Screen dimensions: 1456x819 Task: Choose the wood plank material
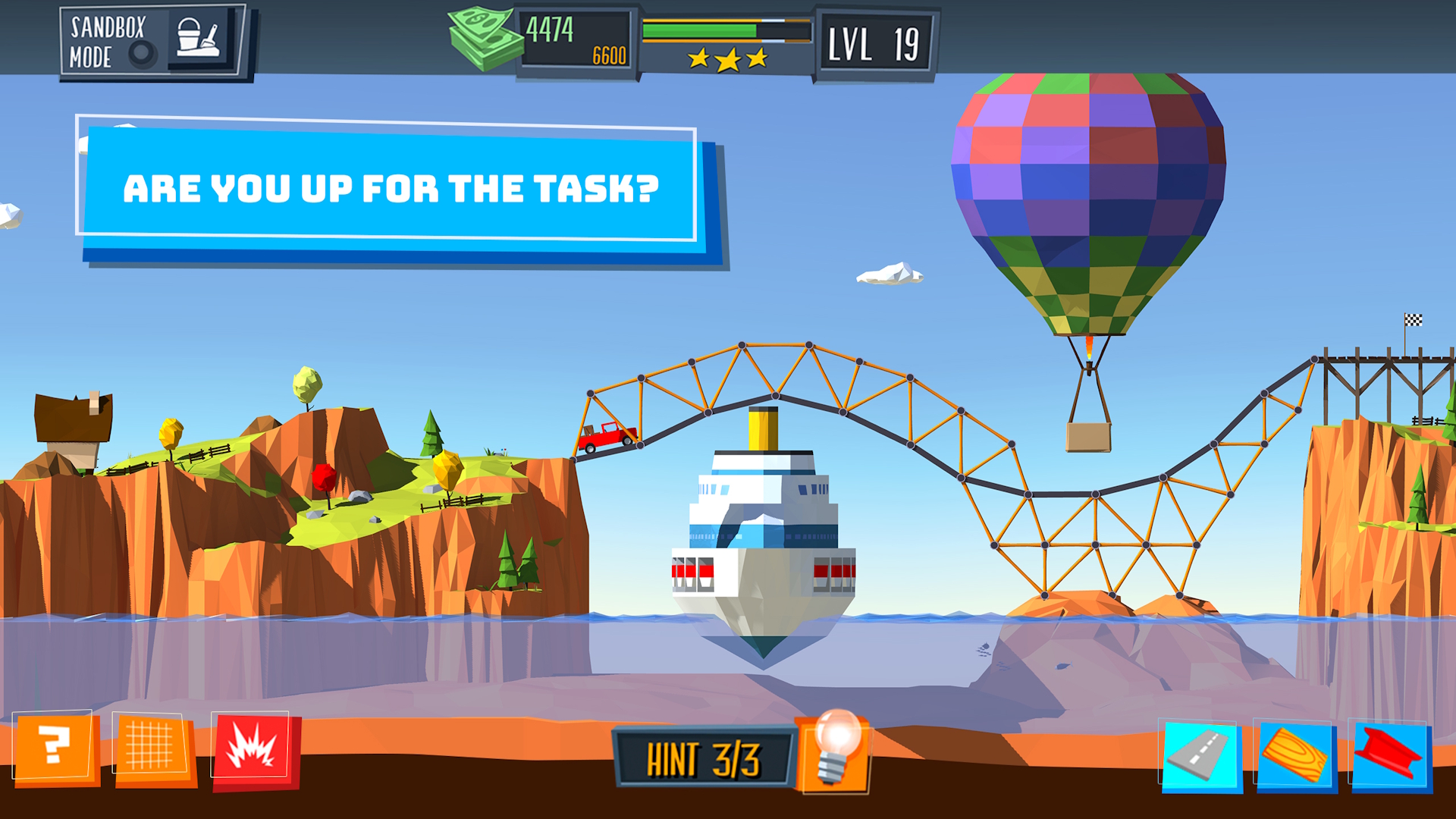click(1295, 755)
